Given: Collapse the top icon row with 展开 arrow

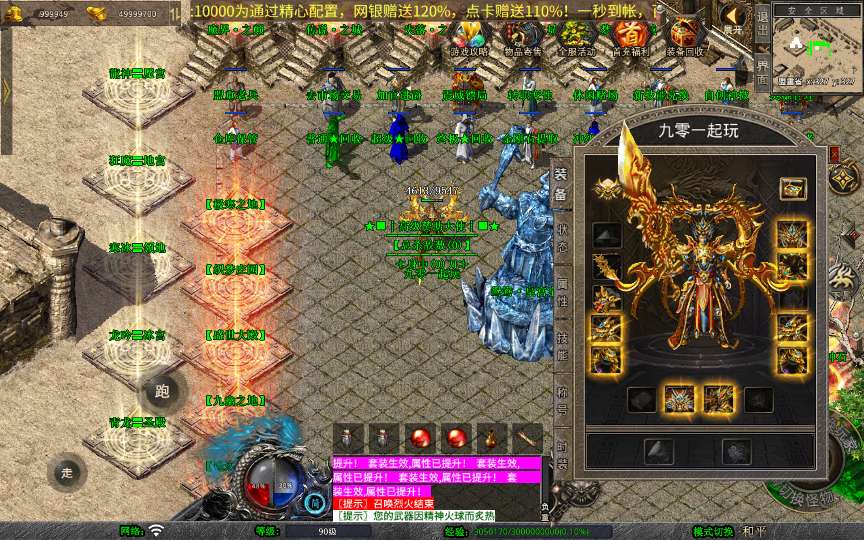Looking at the screenshot, I should click(733, 19).
